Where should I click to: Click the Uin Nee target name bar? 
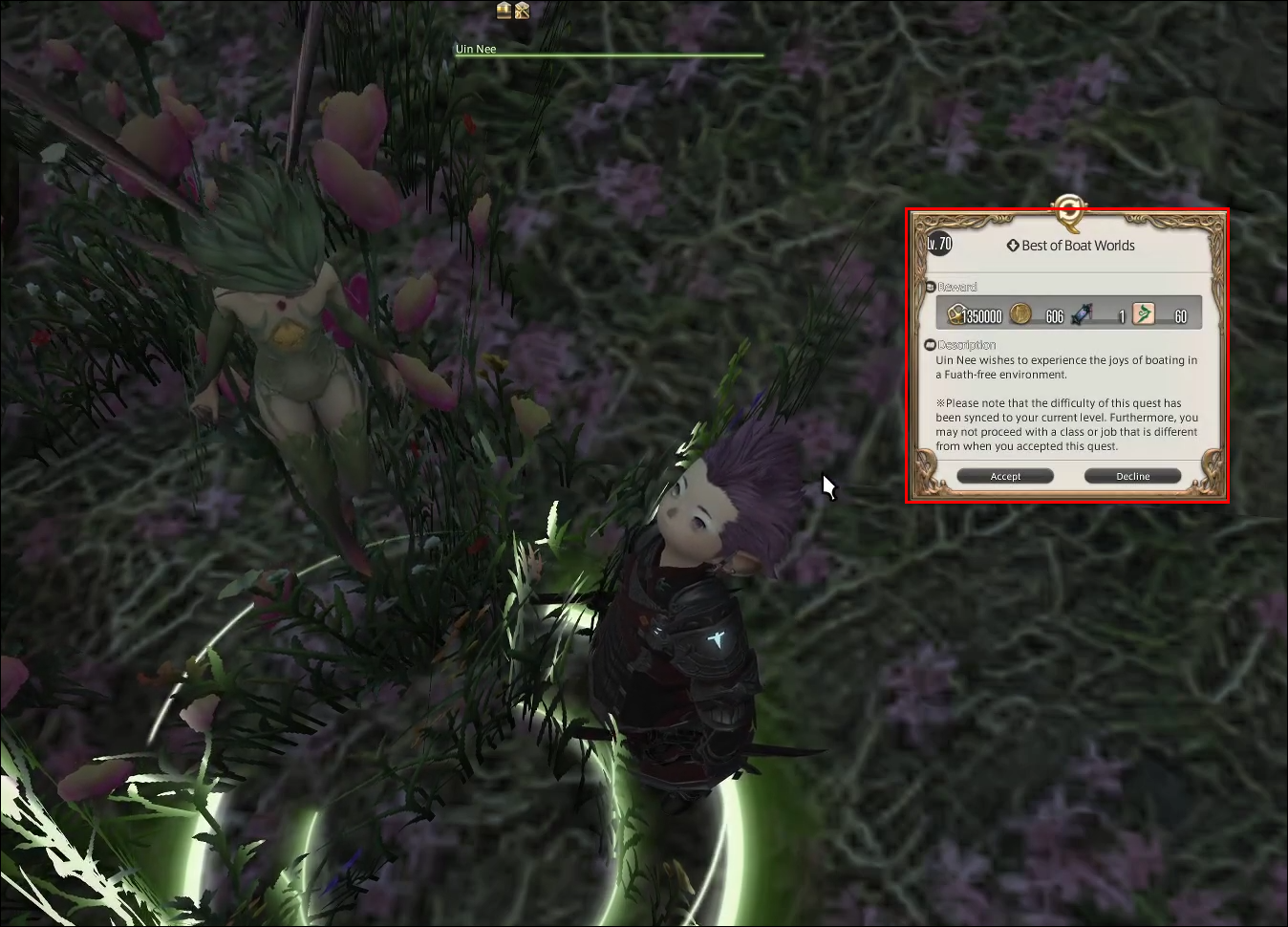[476, 49]
